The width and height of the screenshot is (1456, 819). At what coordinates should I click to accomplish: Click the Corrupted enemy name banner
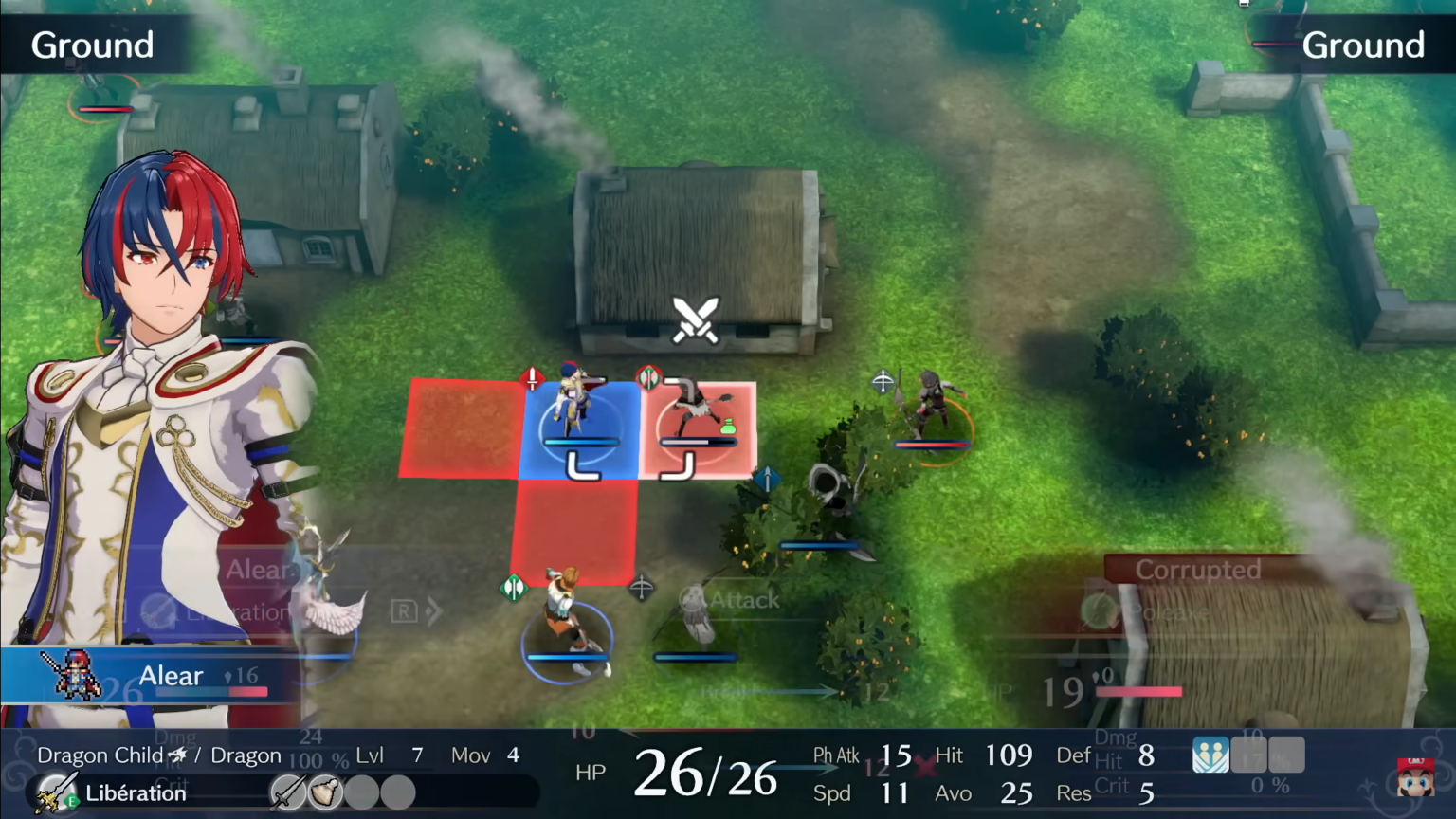click(1196, 570)
